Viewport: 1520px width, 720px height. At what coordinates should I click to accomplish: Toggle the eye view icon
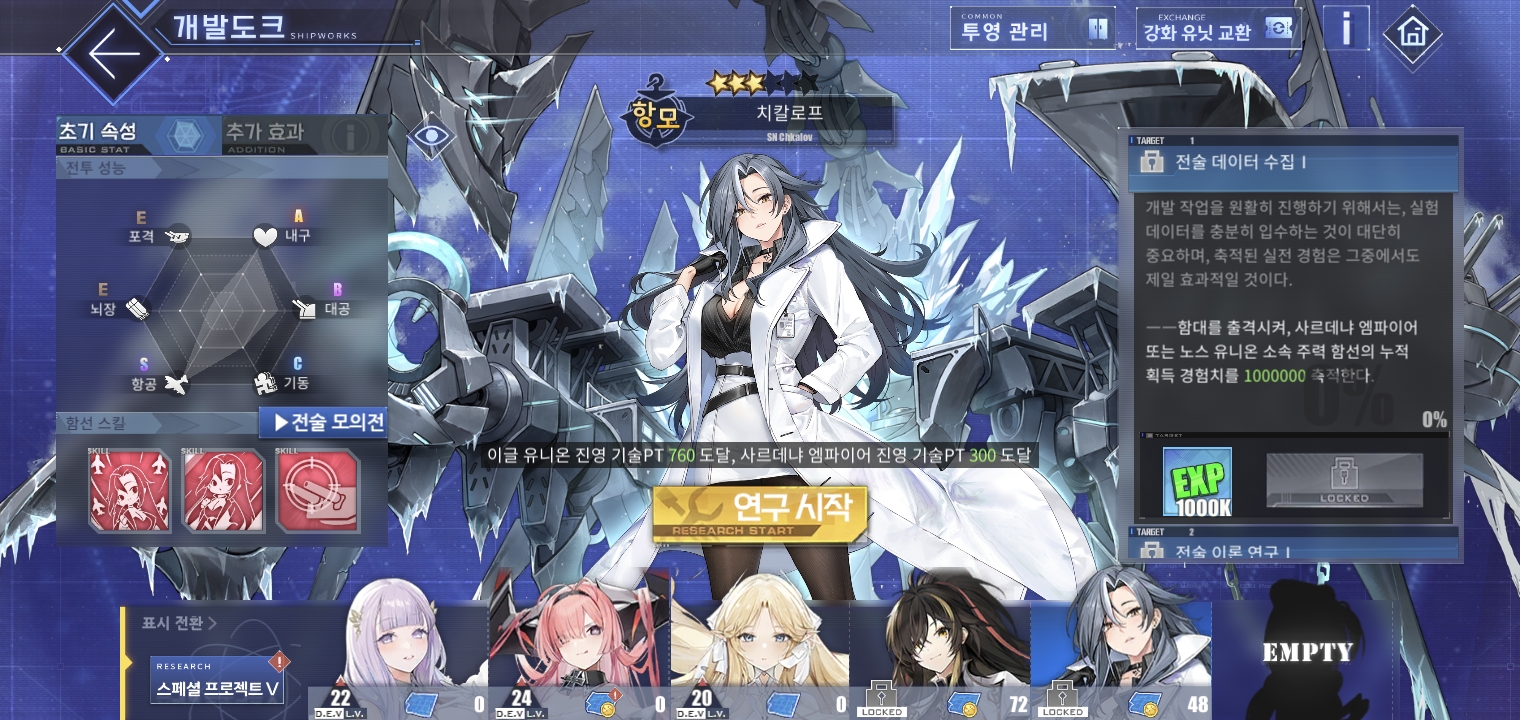tap(431, 134)
